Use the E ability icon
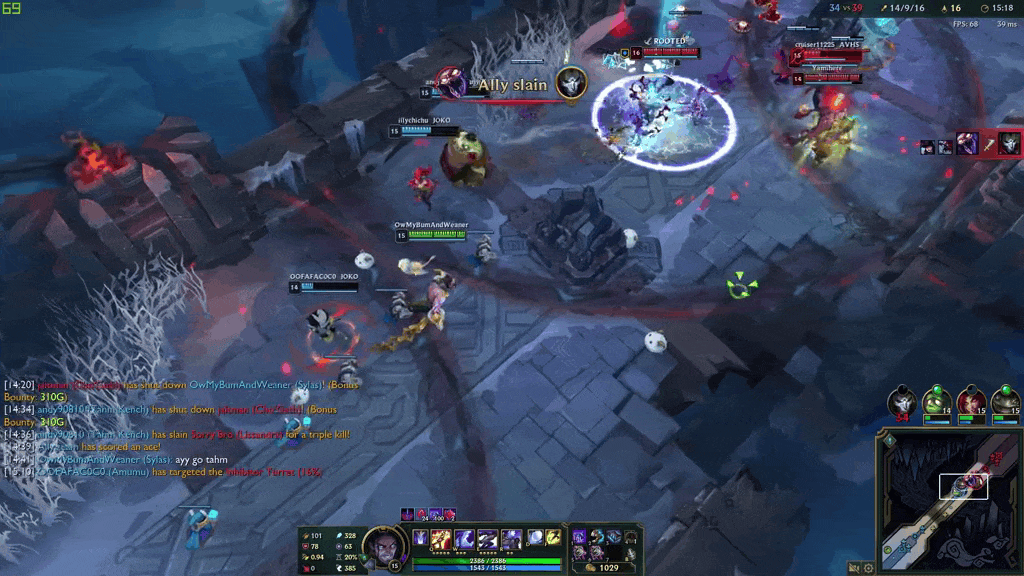This screenshot has height=576, width=1024. [x=488, y=539]
